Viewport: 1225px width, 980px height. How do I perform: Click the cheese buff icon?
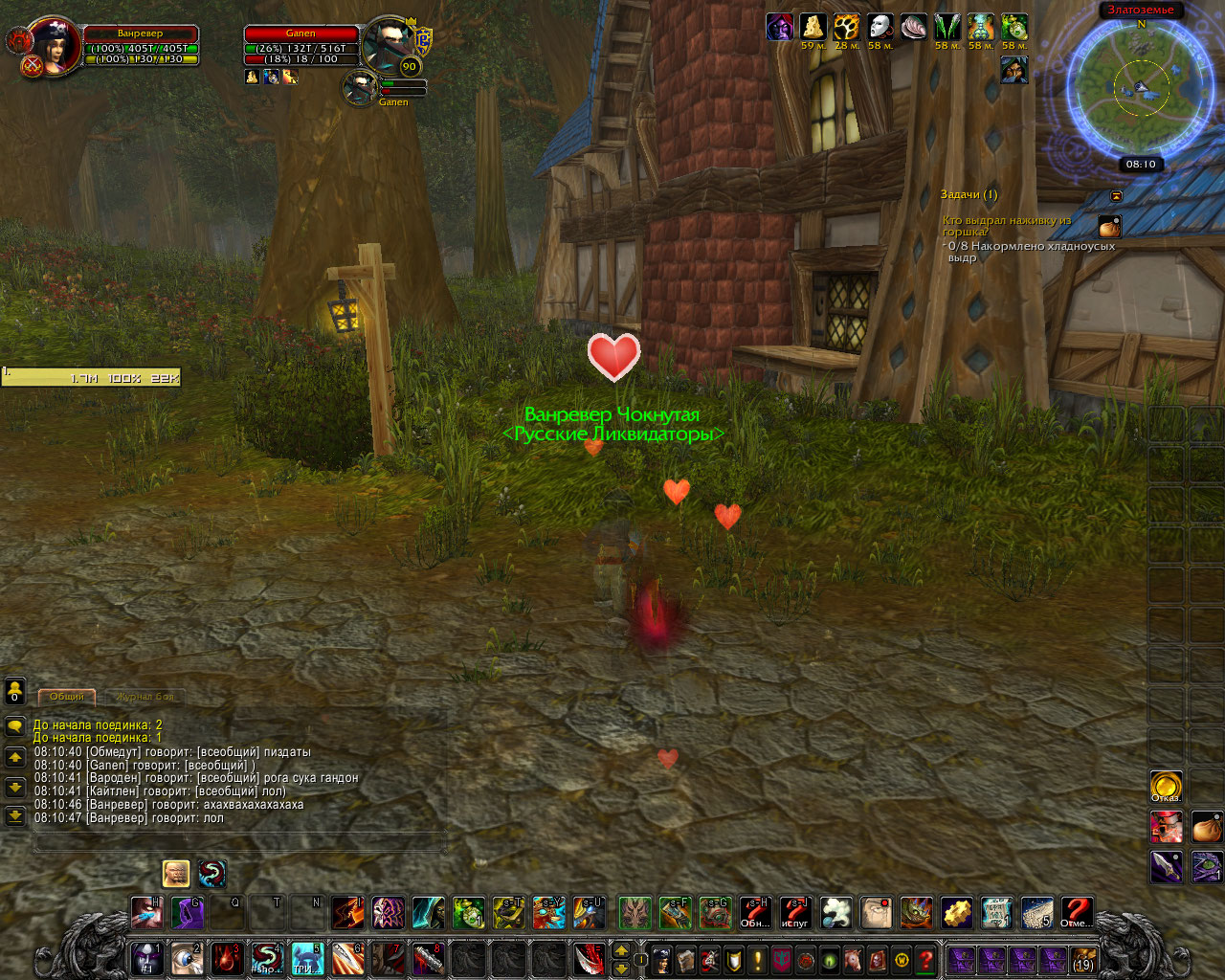click(x=813, y=27)
